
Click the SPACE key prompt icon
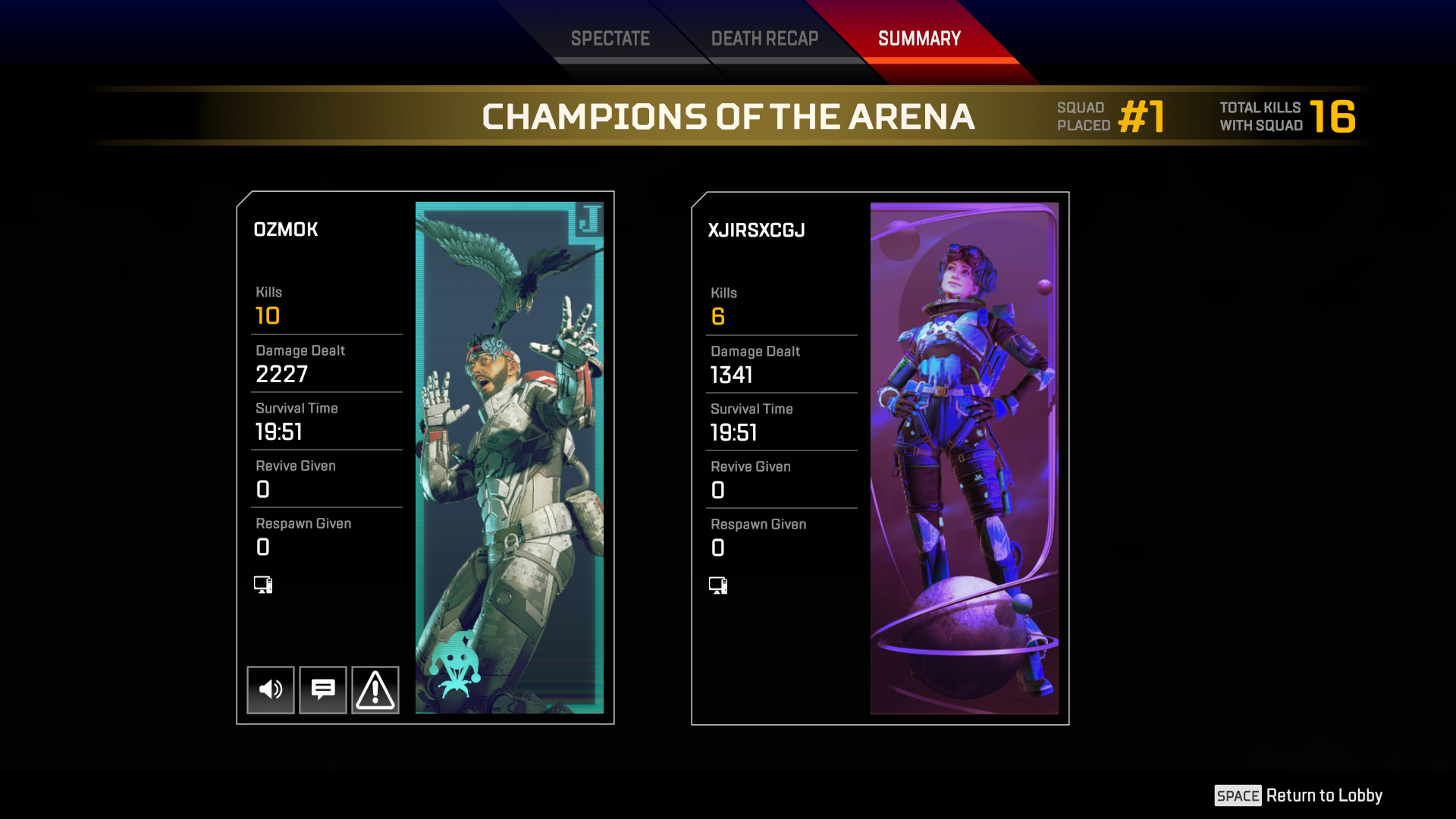pyautogui.click(x=1238, y=795)
